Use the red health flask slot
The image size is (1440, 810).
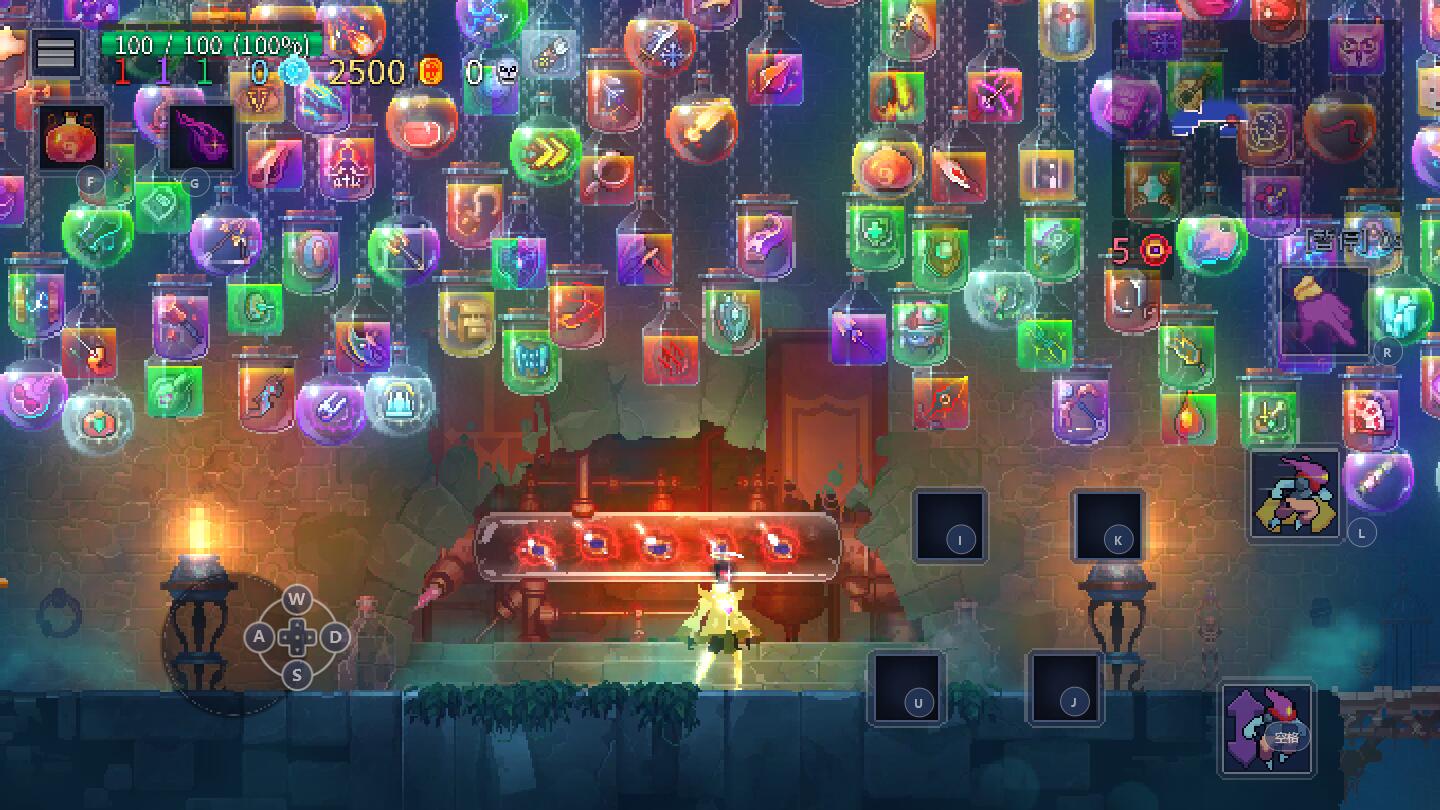[x=74, y=138]
